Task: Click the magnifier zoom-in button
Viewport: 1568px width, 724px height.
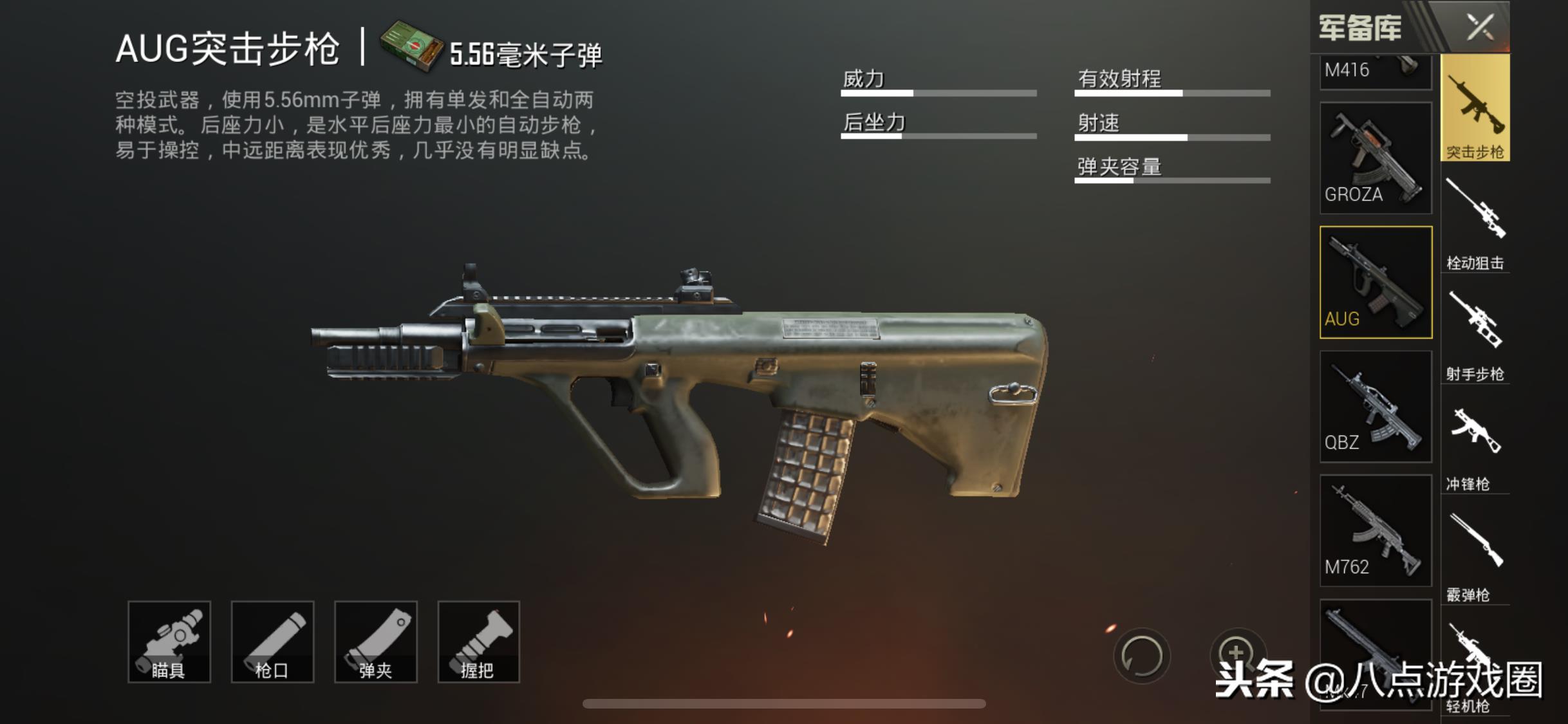Action: tap(1237, 652)
